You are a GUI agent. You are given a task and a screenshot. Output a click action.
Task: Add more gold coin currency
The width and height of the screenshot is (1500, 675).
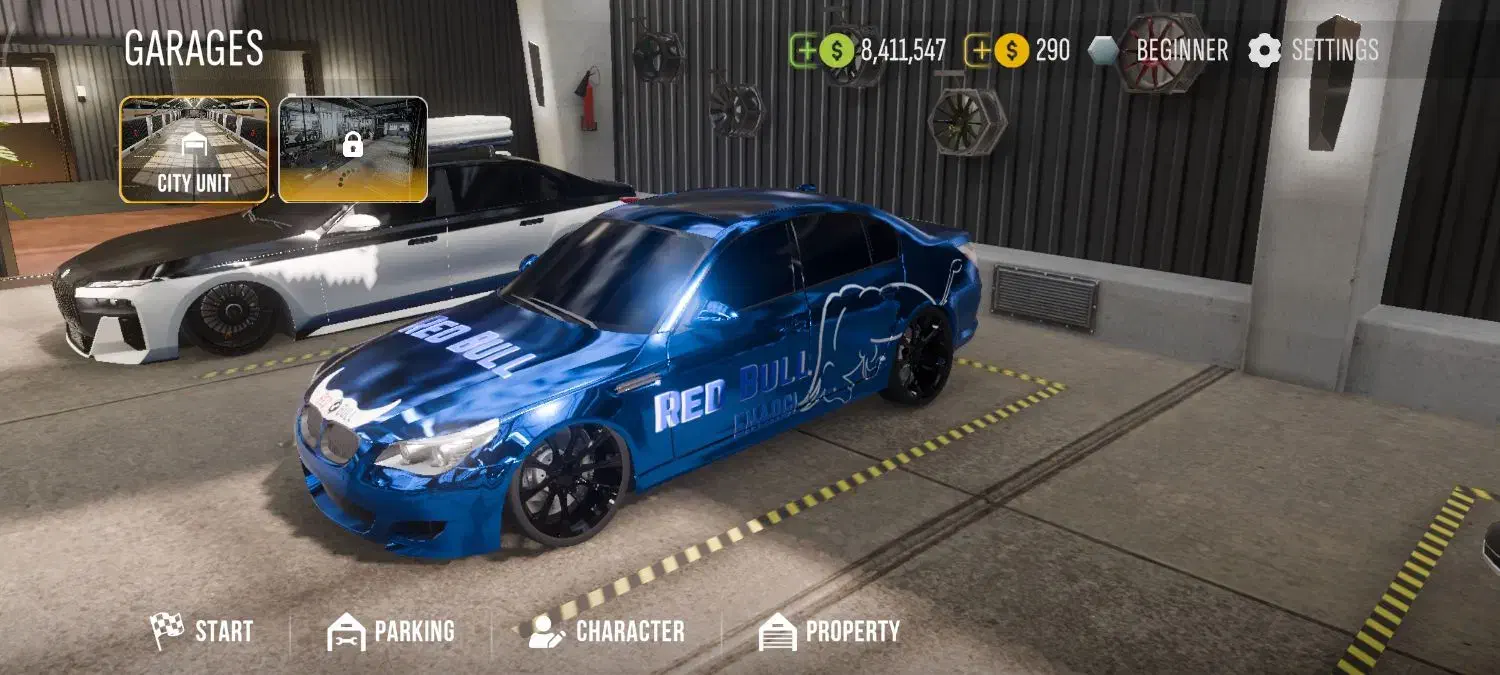point(979,50)
